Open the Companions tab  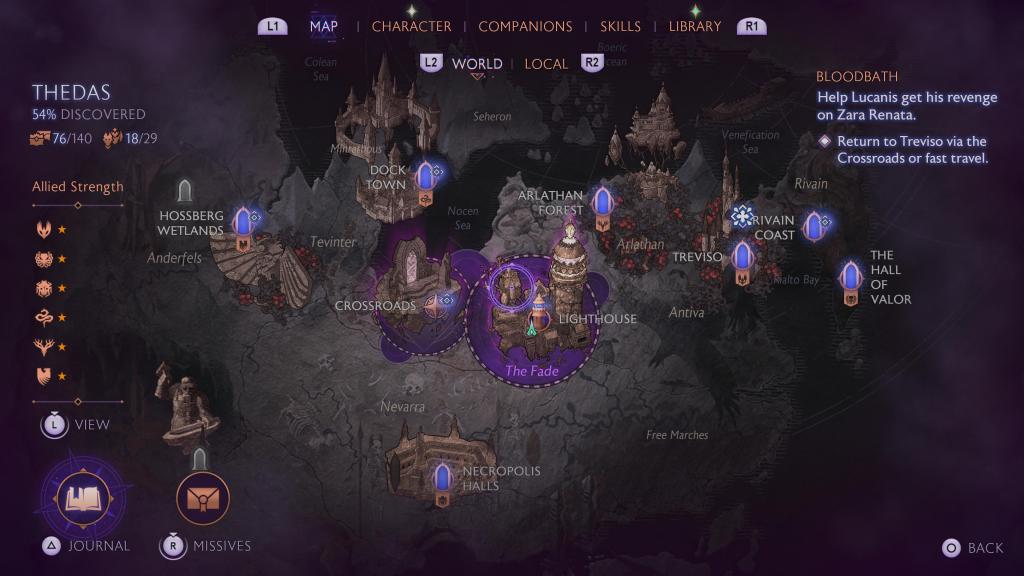[525, 26]
